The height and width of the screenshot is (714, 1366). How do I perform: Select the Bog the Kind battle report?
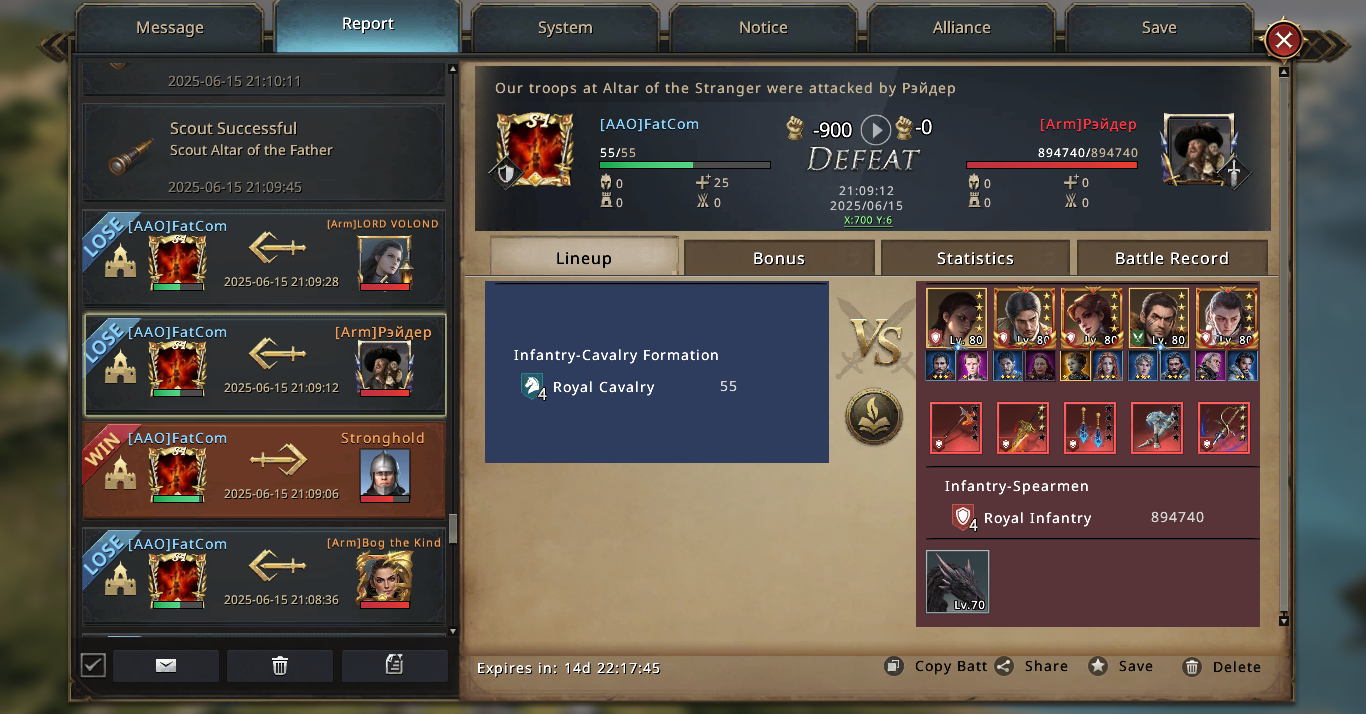pyautogui.click(x=264, y=576)
